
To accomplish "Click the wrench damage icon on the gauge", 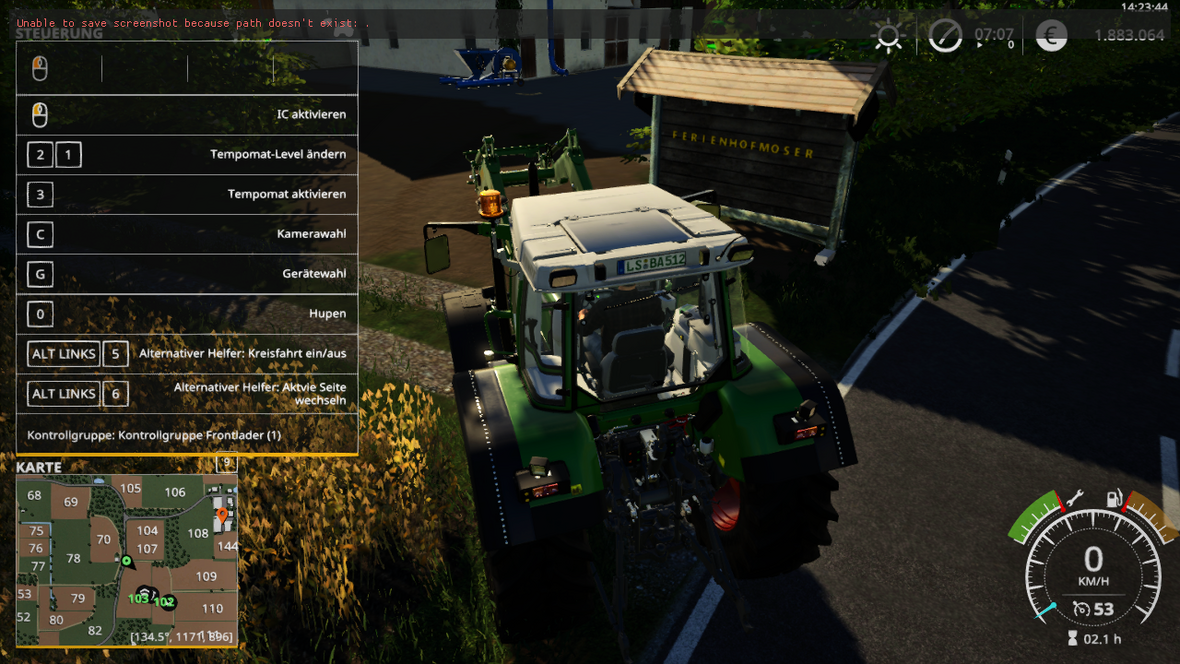I will pyautogui.click(x=1075, y=497).
